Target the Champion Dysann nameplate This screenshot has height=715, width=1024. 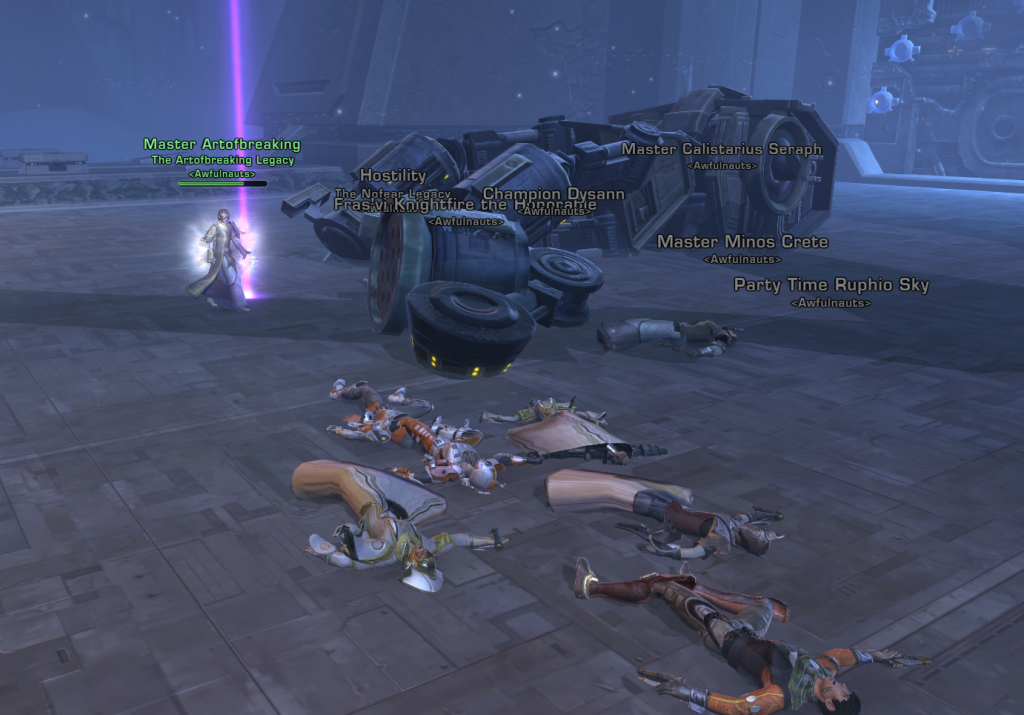[553, 194]
